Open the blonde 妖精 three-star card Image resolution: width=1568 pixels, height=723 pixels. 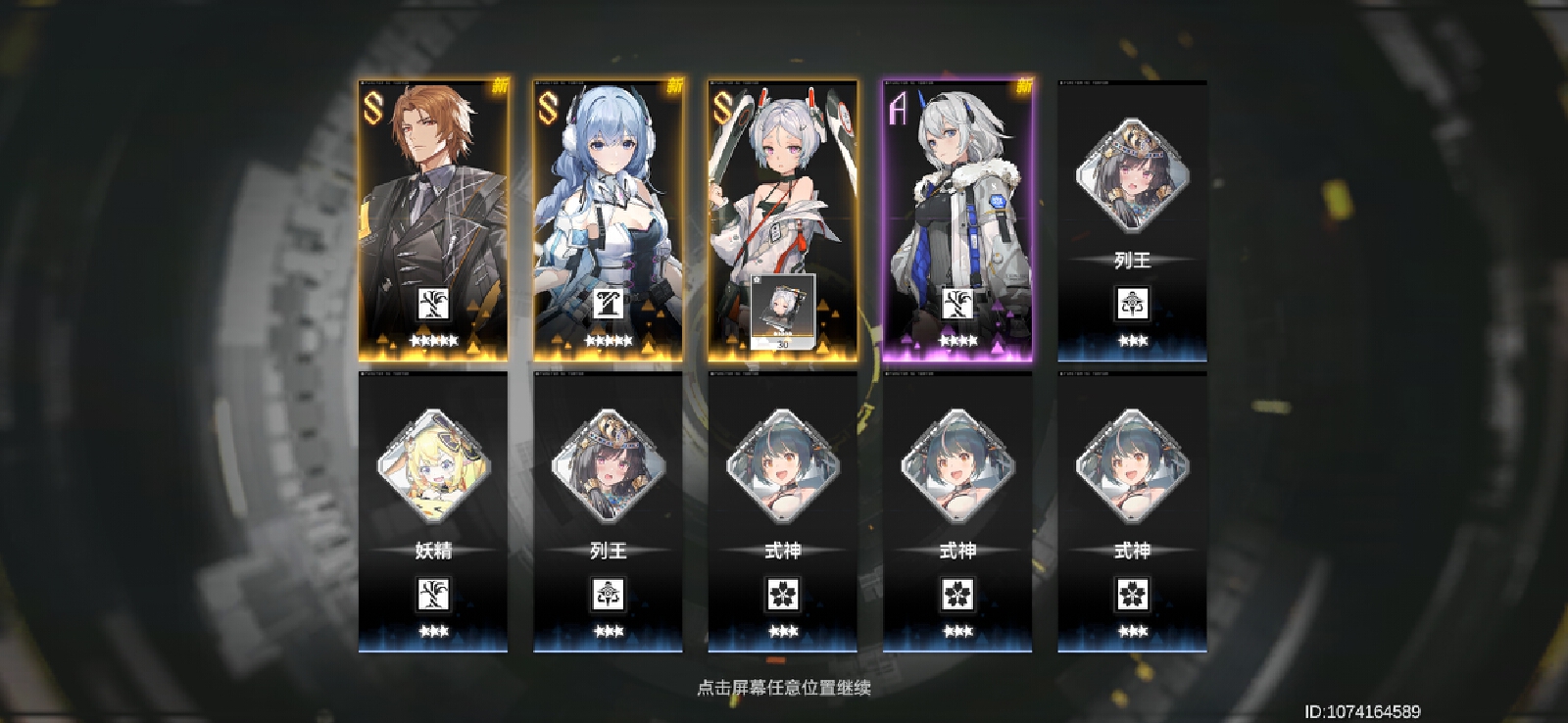433,511
